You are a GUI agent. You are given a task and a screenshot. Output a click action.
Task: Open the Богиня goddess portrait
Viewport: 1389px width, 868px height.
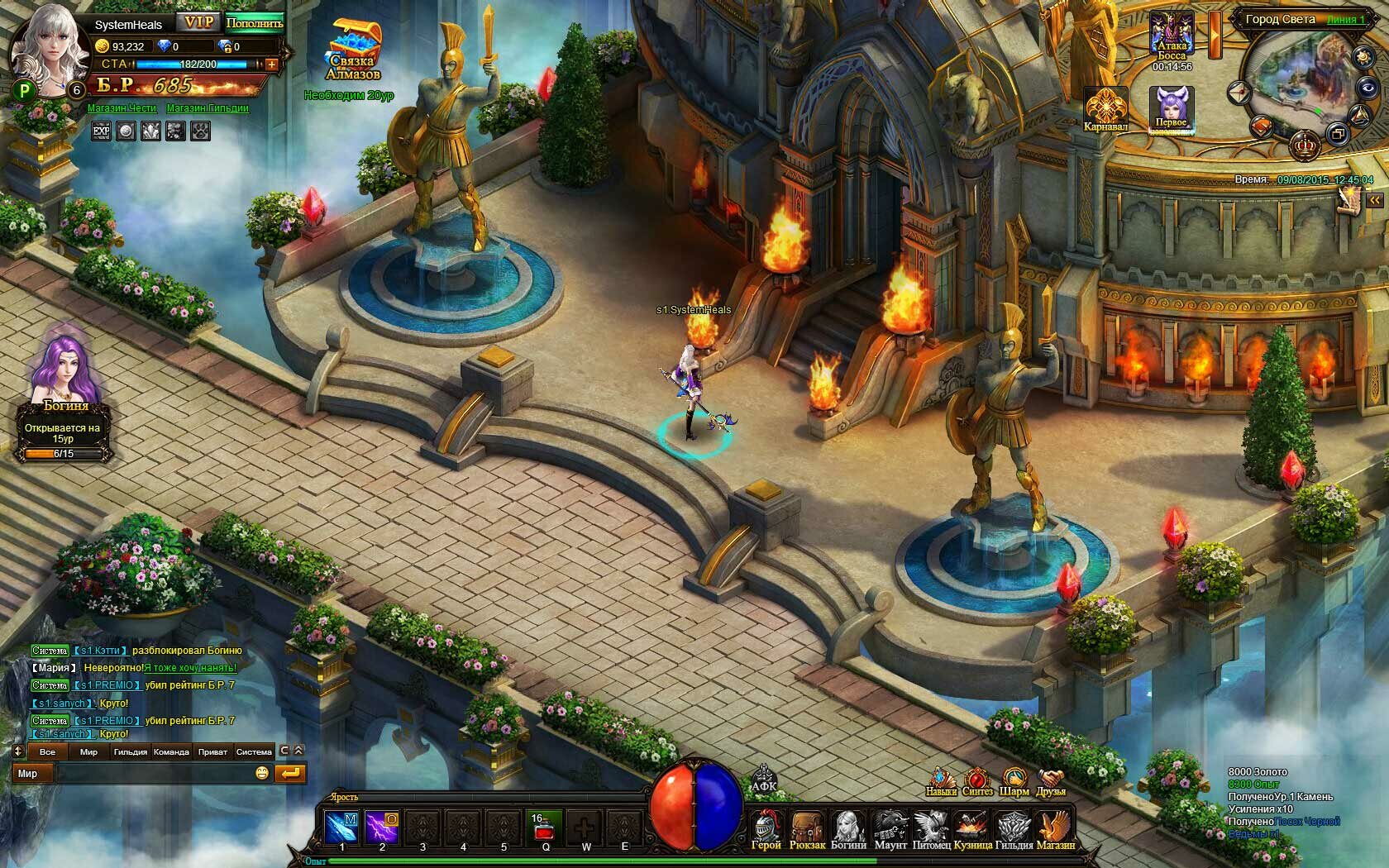click(63, 372)
